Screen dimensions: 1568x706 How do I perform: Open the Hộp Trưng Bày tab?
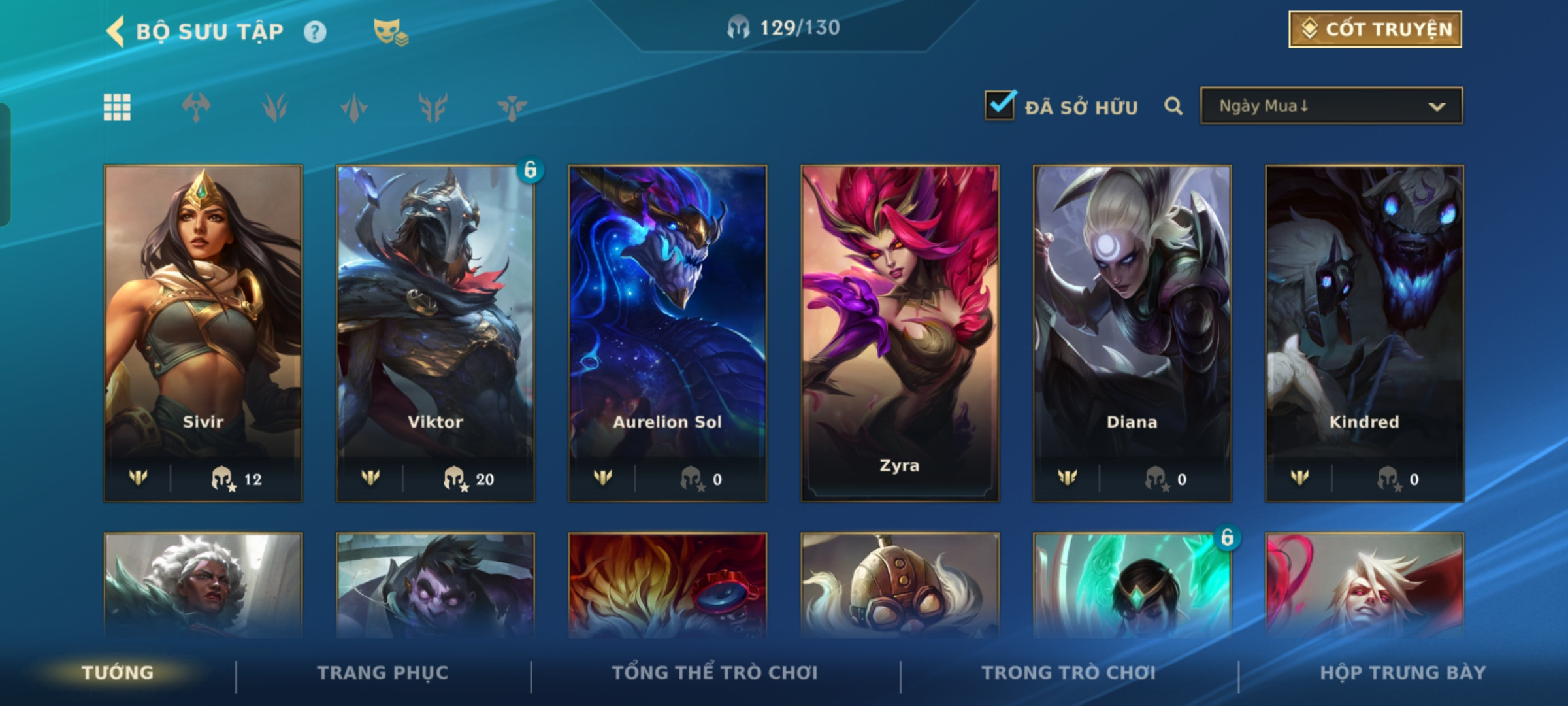(1403, 673)
